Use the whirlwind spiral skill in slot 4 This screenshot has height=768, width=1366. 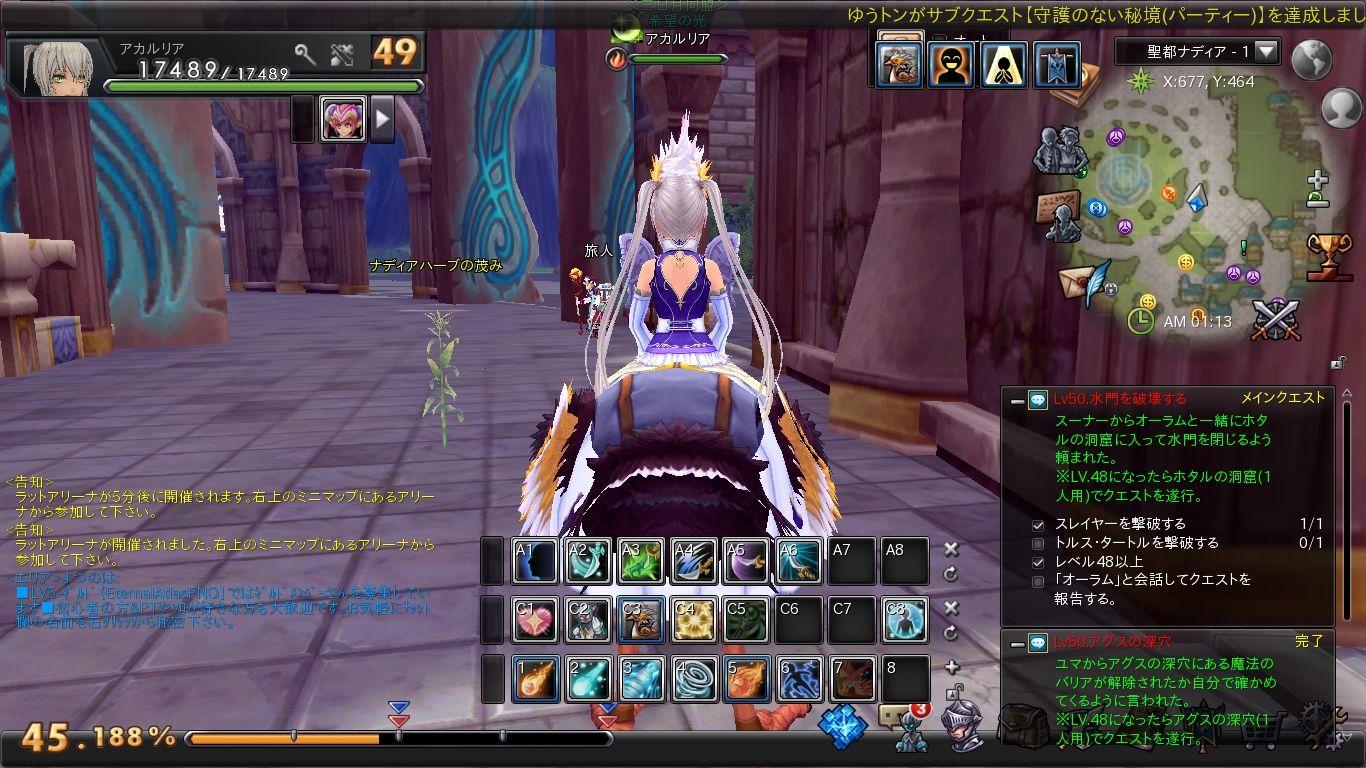coord(693,679)
